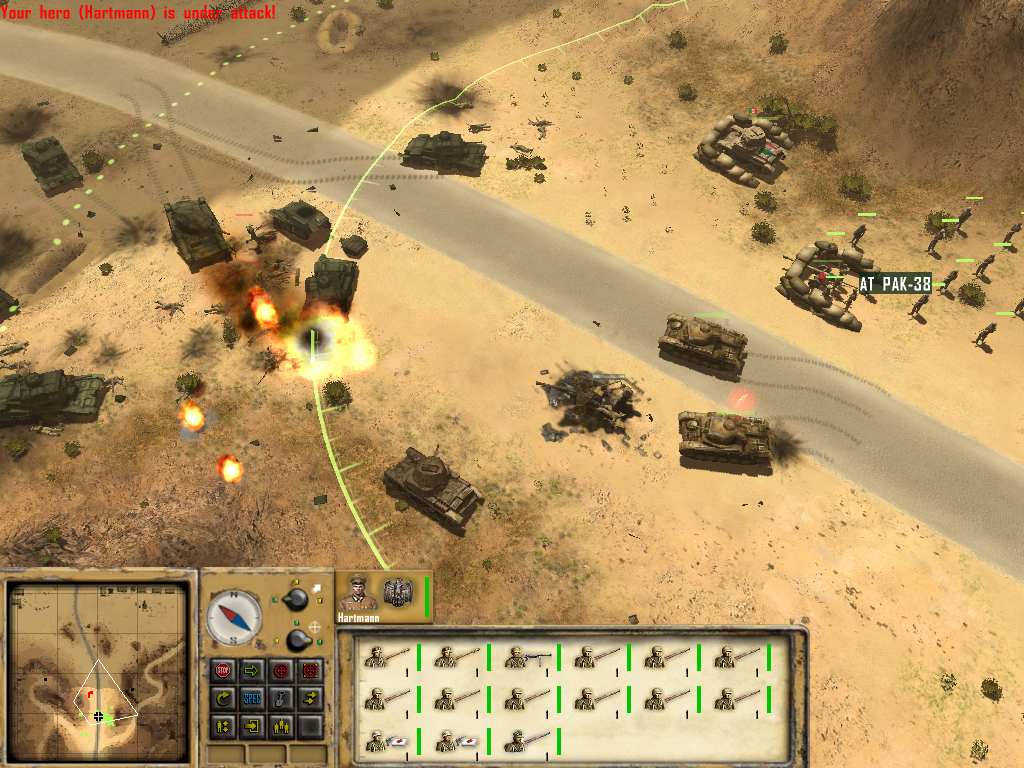This screenshot has width=1024, height=768.
Task: Click the three-soldier formation button
Action: coord(281,726)
